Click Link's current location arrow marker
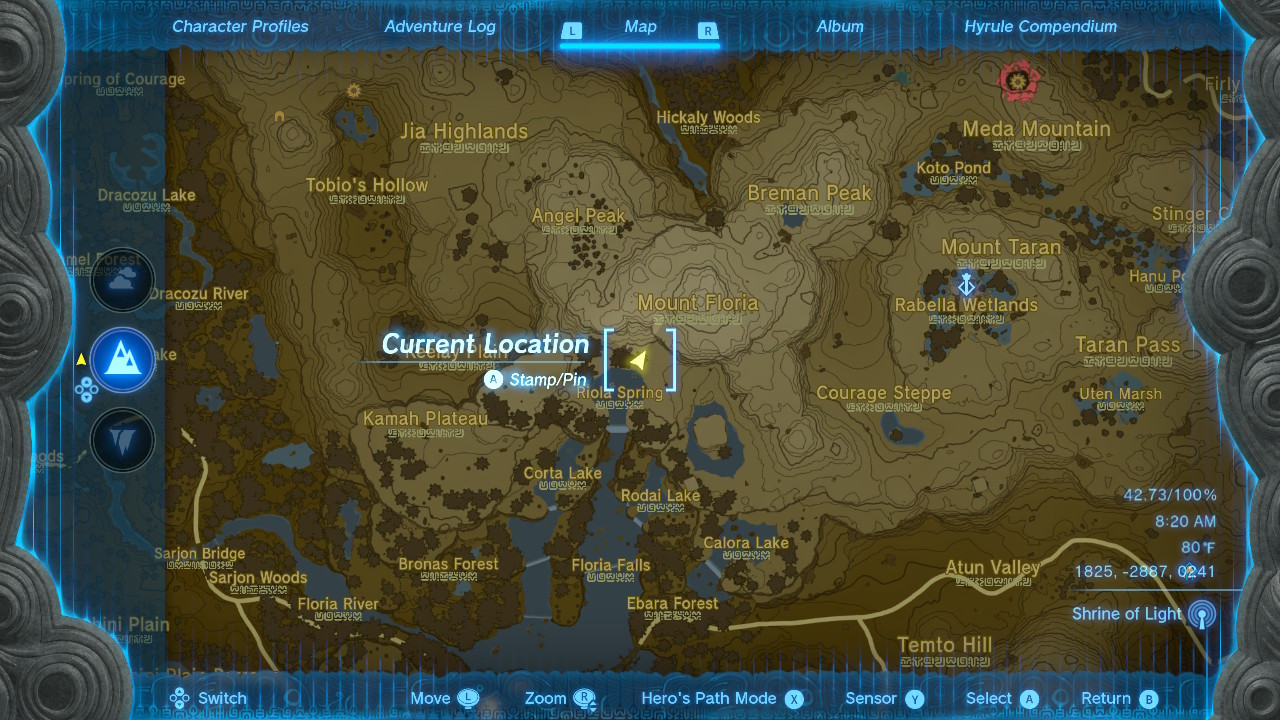Image resolution: width=1280 pixels, height=720 pixels. coord(641,358)
